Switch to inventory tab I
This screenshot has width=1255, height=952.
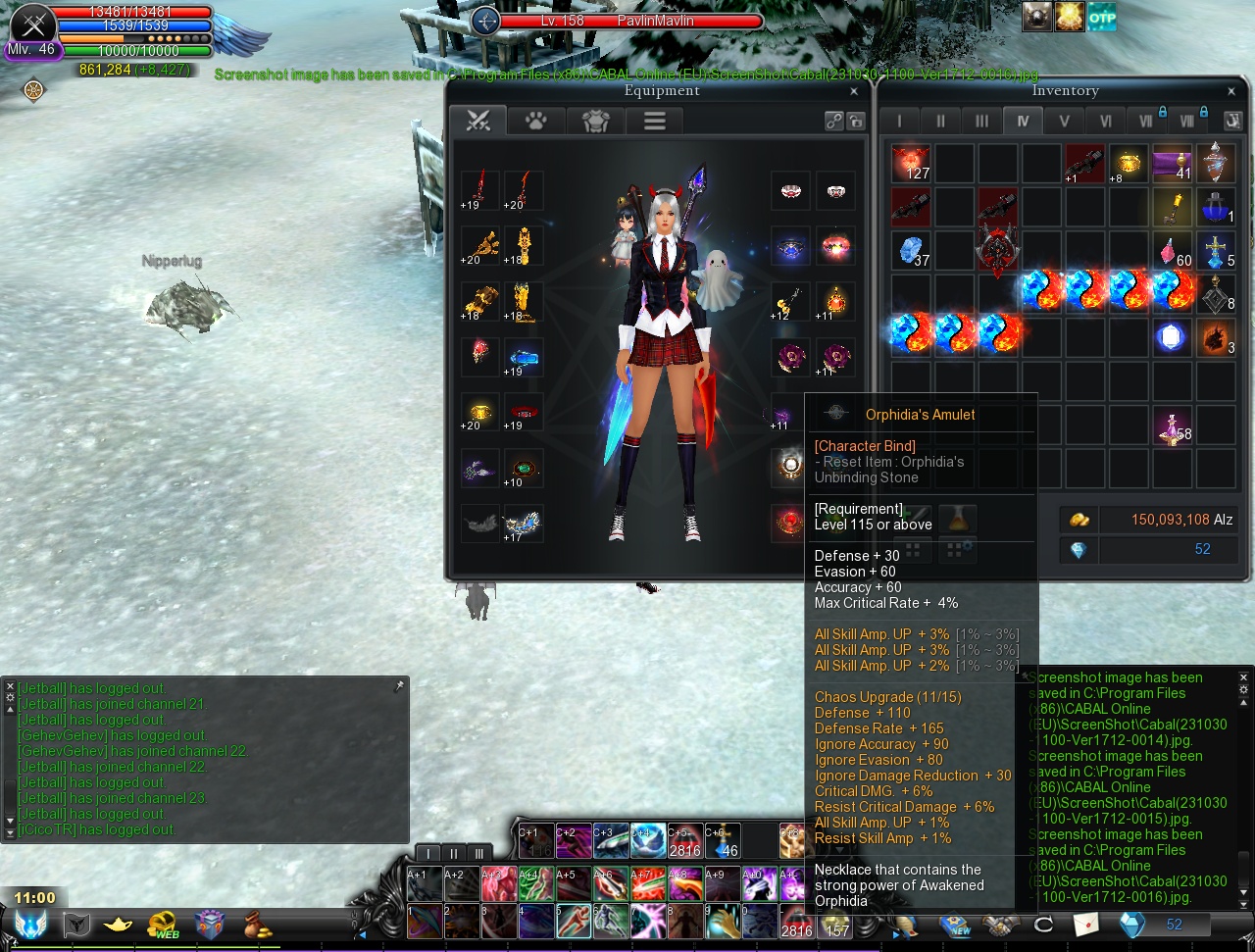point(898,122)
